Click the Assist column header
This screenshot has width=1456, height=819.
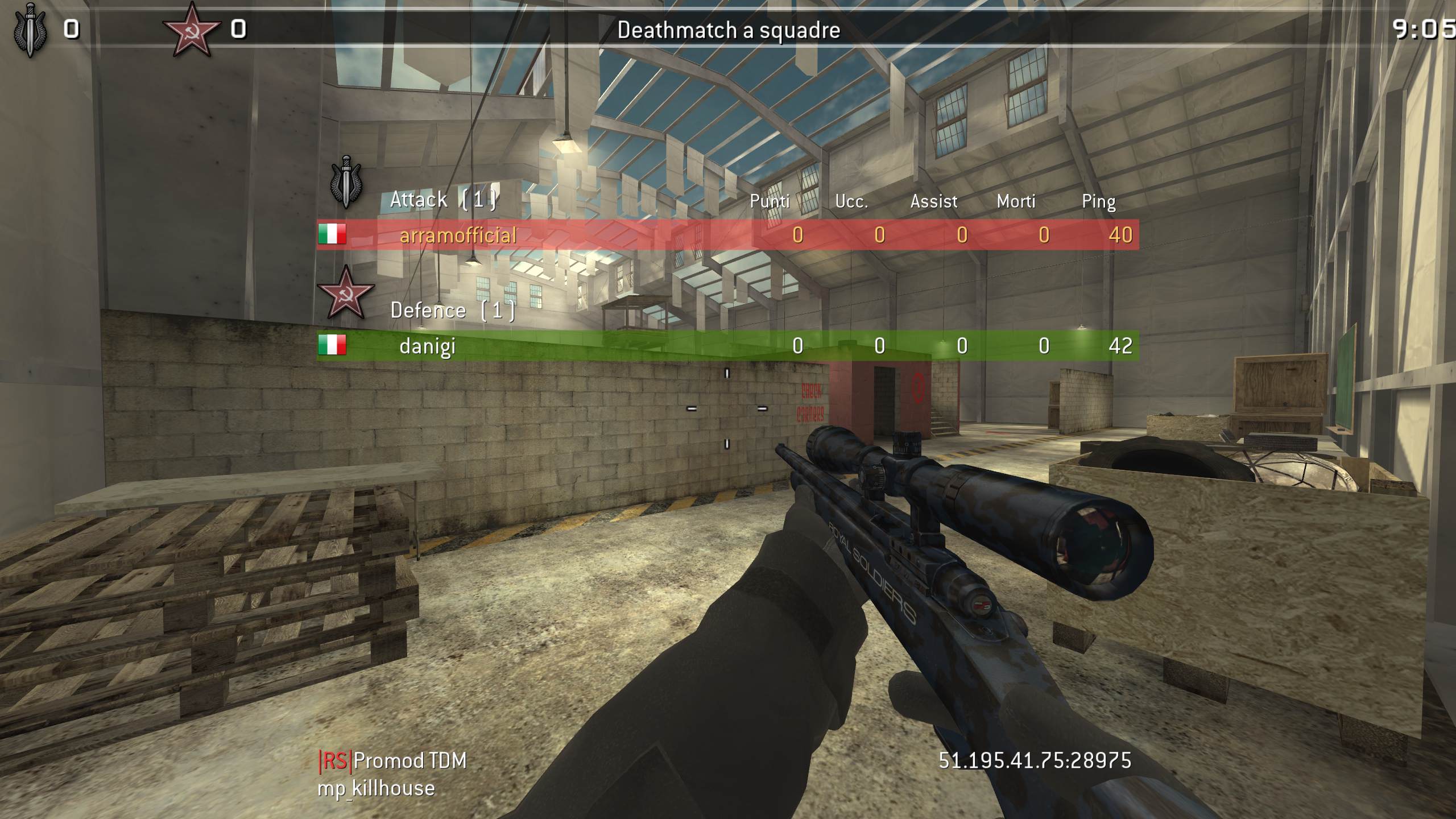point(933,201)
